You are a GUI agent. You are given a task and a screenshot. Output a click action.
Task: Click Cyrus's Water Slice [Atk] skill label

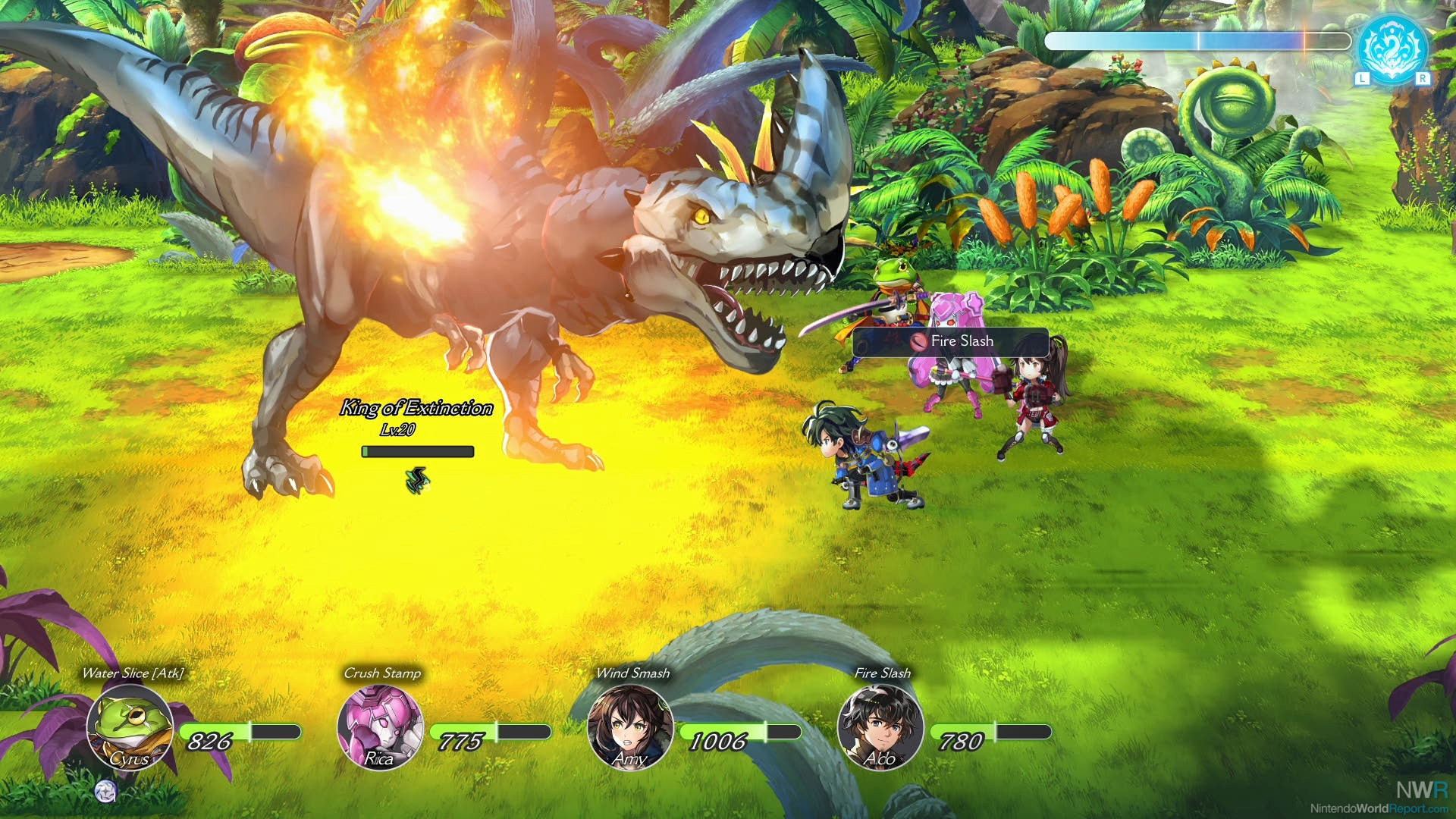(133, 673)
